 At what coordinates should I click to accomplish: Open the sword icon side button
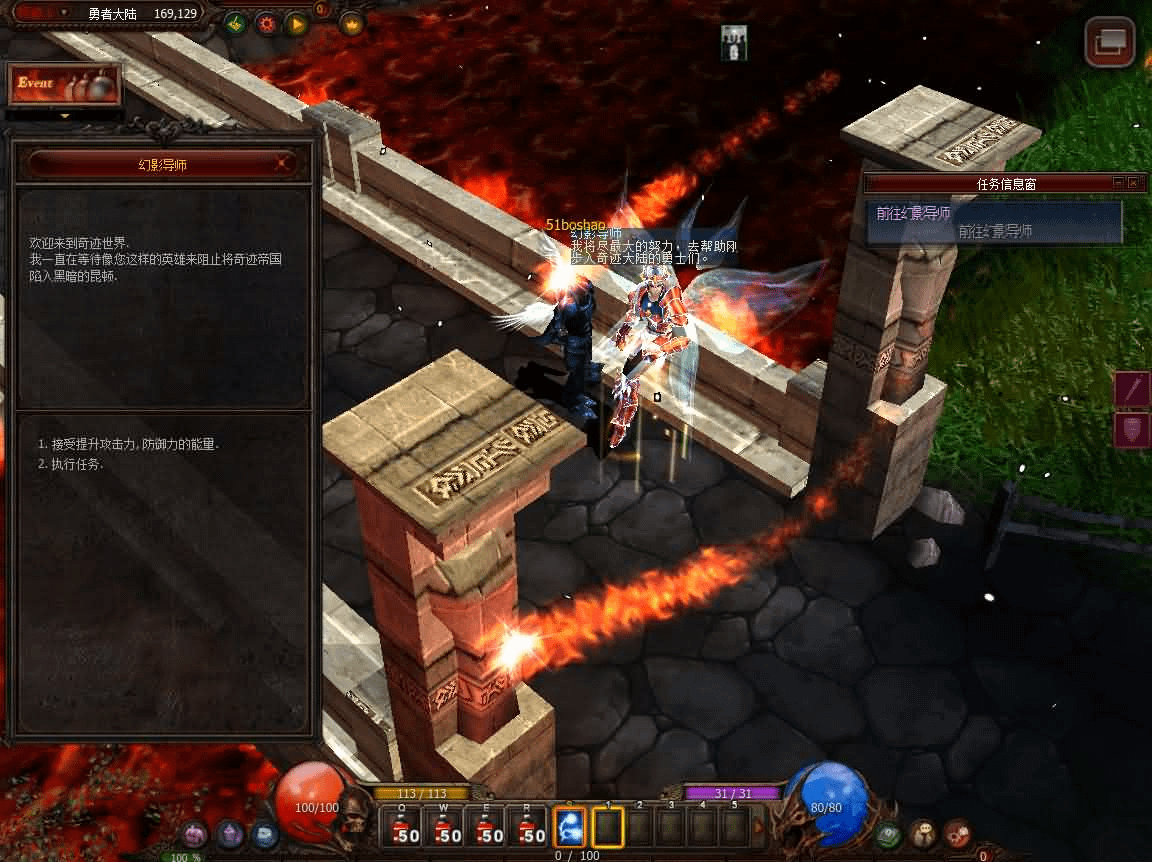point(1134,389)
